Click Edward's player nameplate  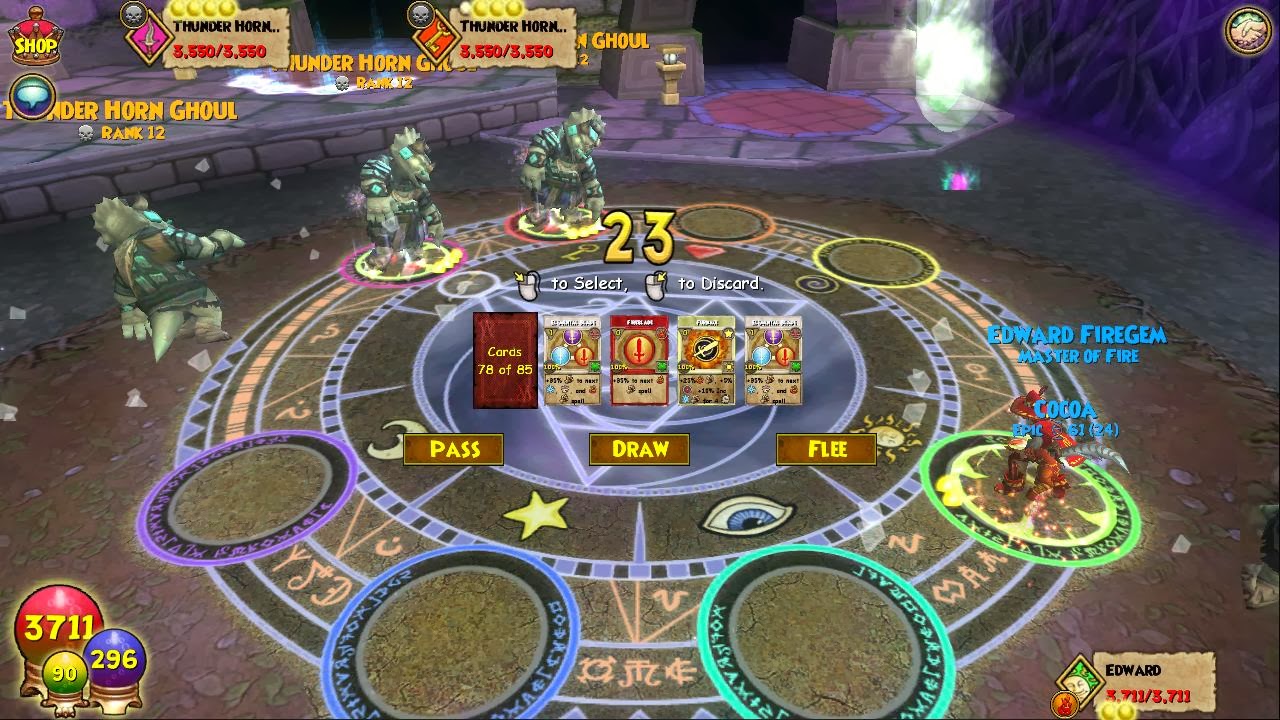(1150, 682)
